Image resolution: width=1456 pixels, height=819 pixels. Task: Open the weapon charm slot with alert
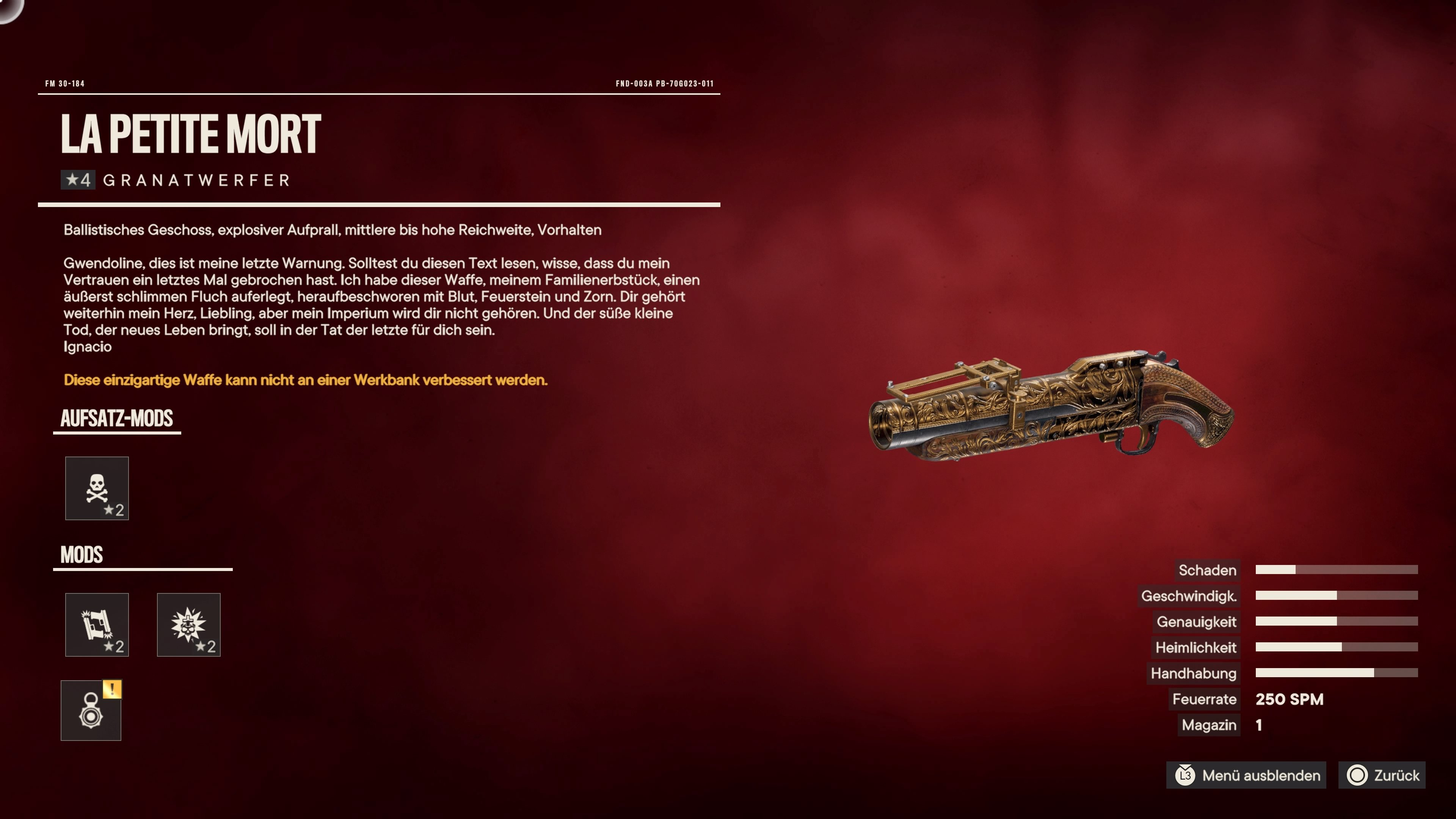91,711
